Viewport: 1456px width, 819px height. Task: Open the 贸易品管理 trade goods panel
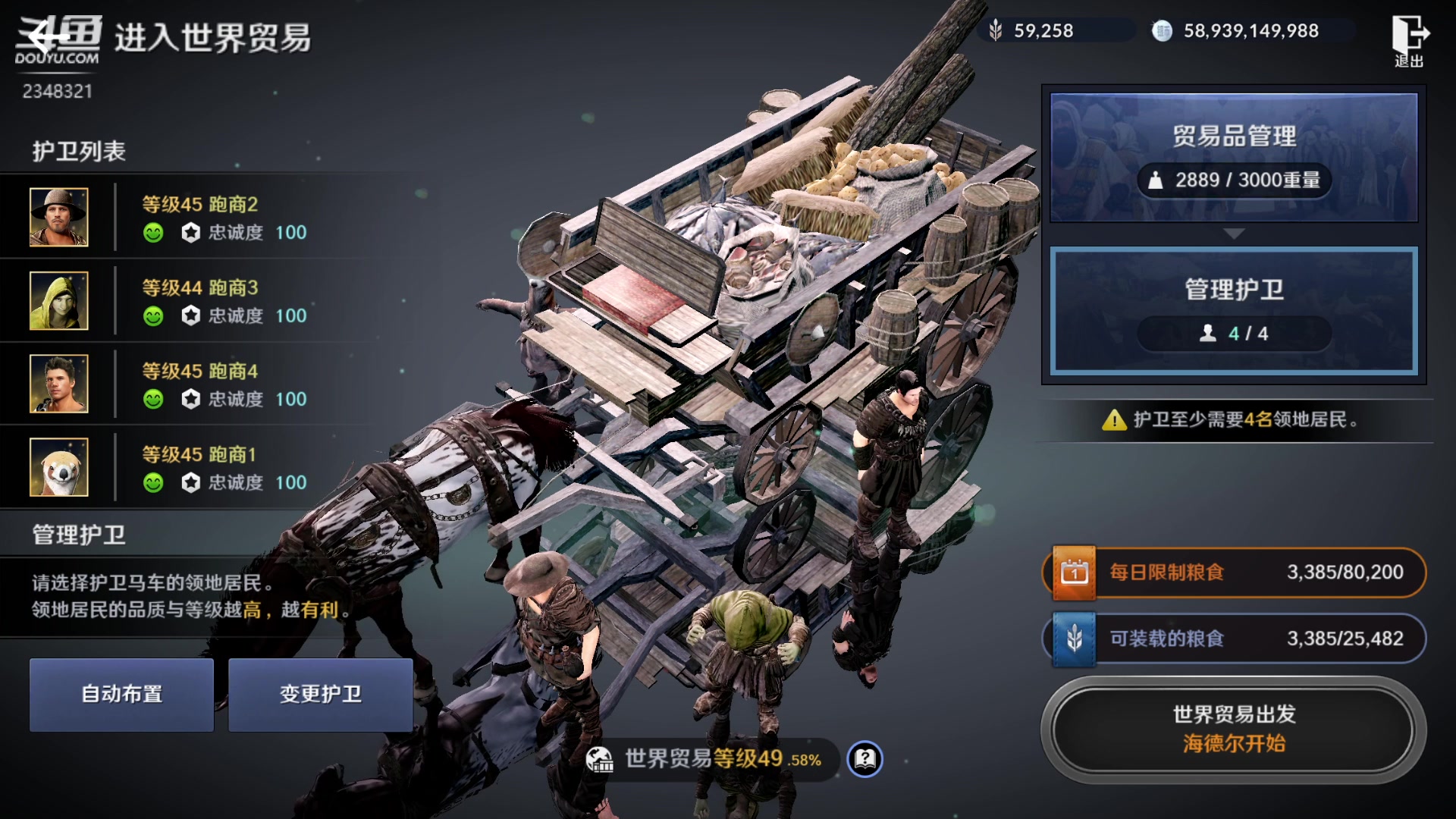(x=1233, y=157)
